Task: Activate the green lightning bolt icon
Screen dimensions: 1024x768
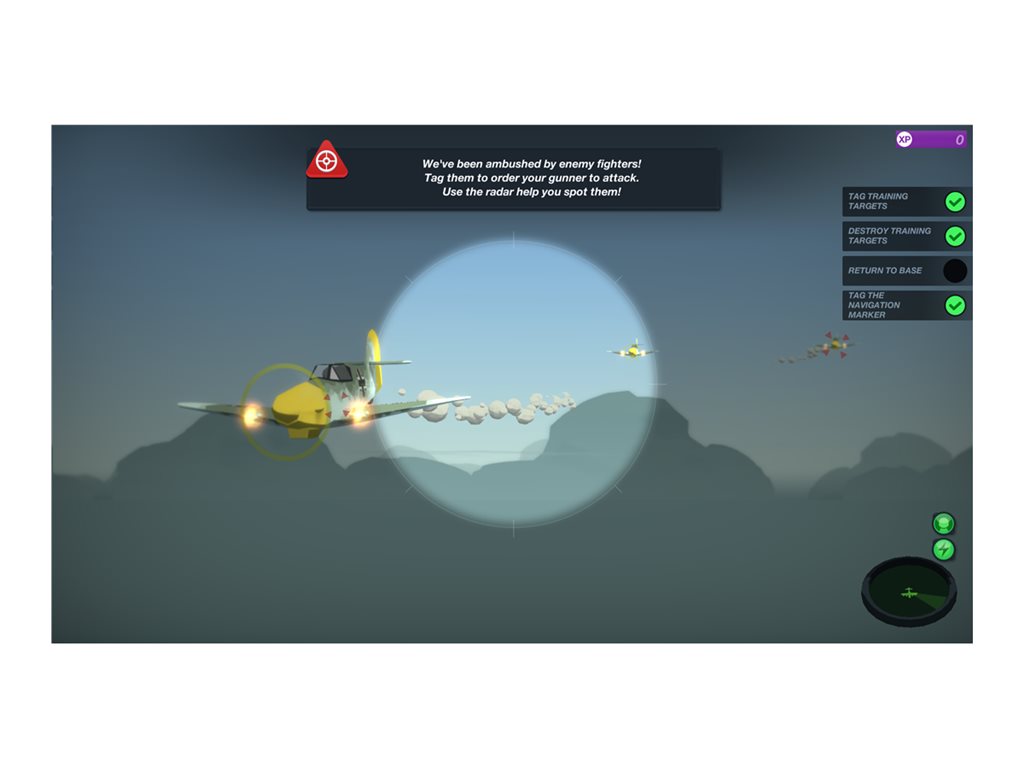Action: [943, 549]
